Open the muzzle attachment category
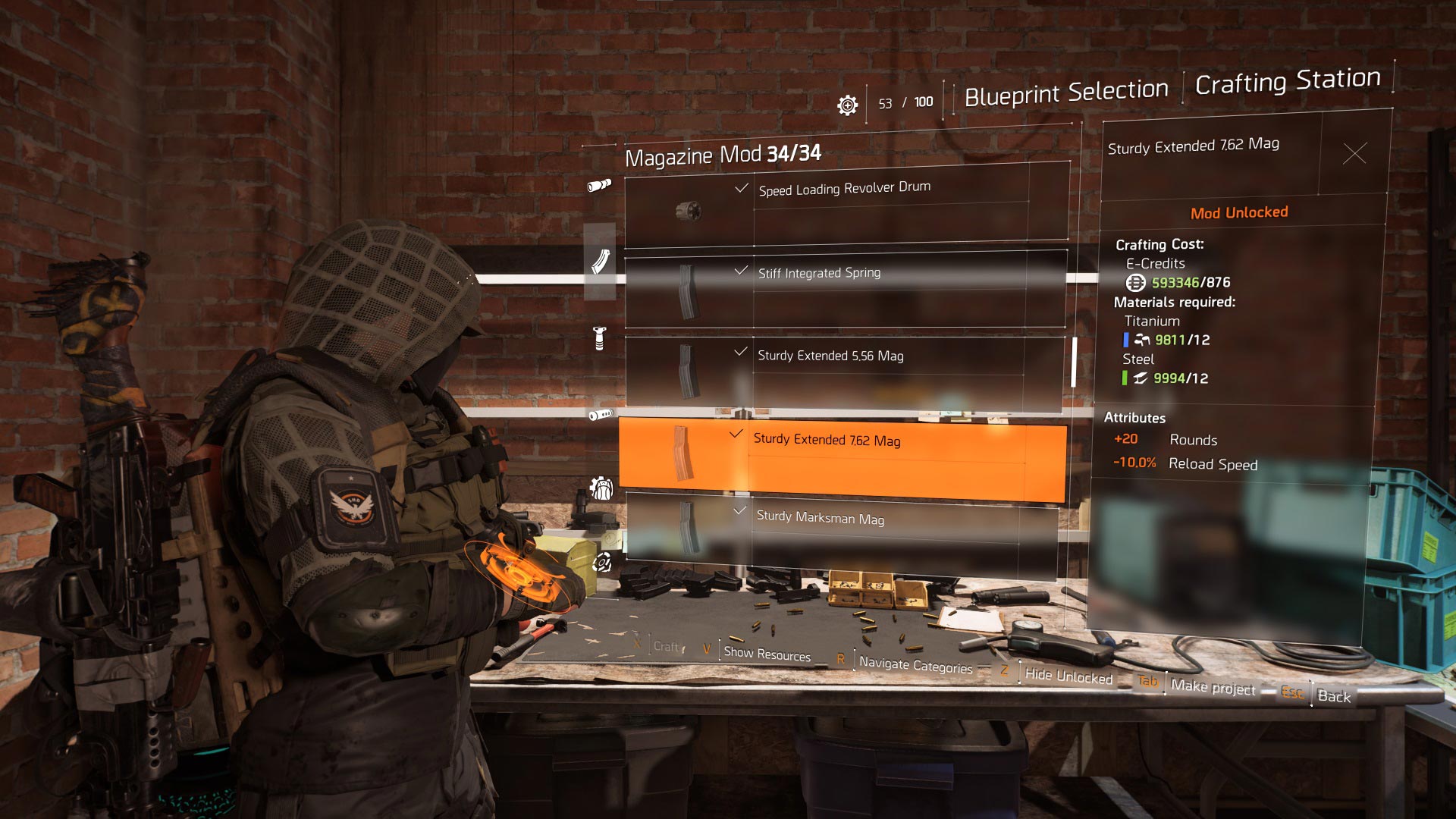 600,414
